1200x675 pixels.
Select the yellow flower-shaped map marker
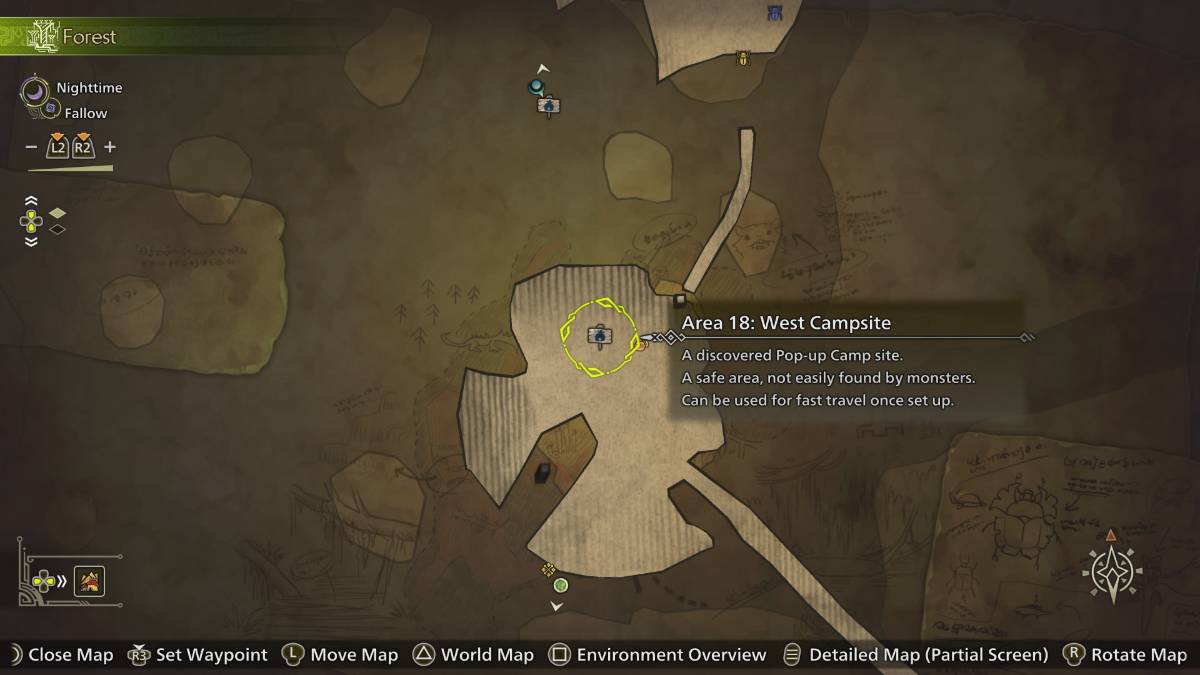coord(548,569)
